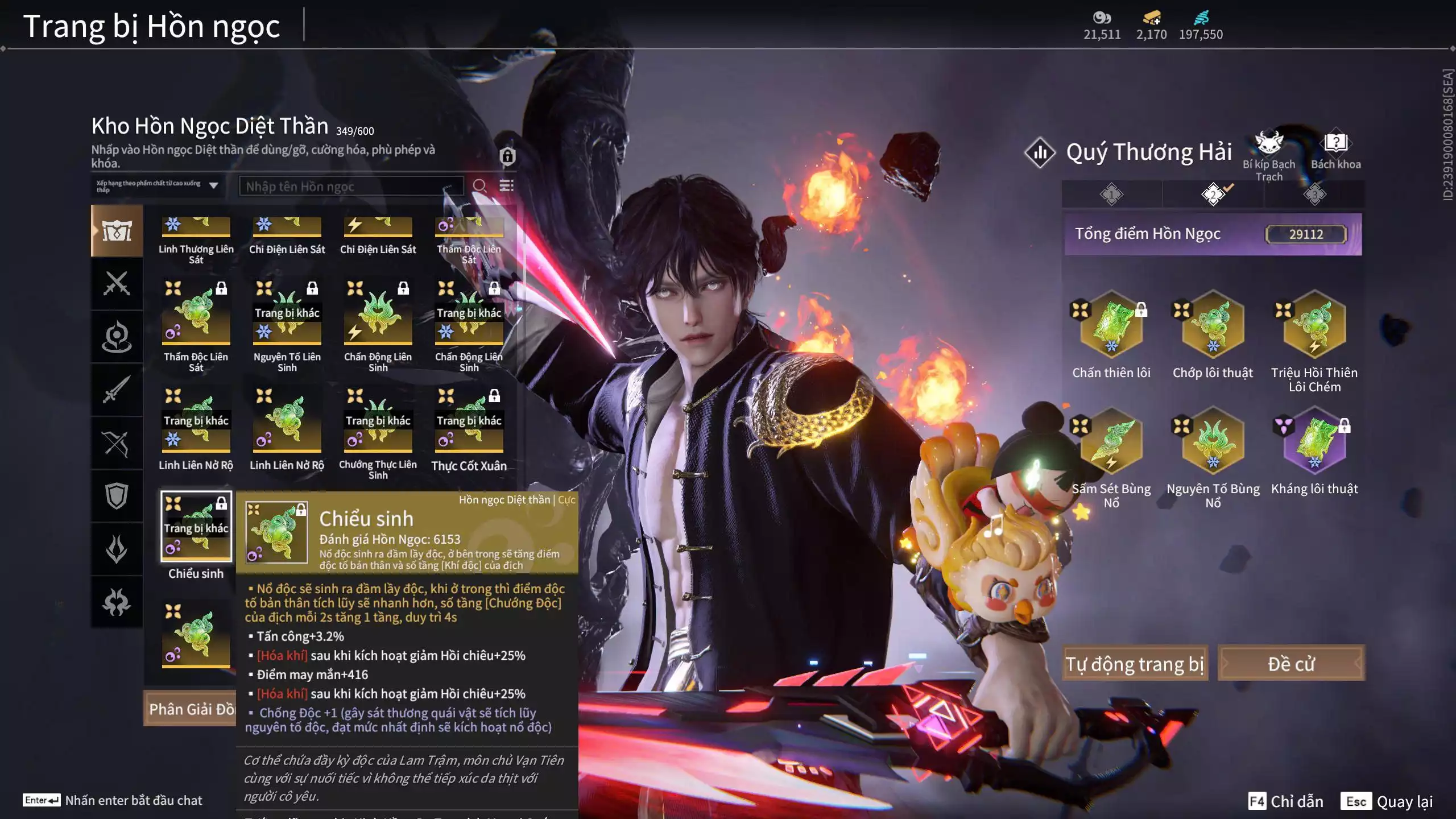
Task: Pick the Nguyên Tố Bùng Nổ jade
Action: [x=1213, y=441]
